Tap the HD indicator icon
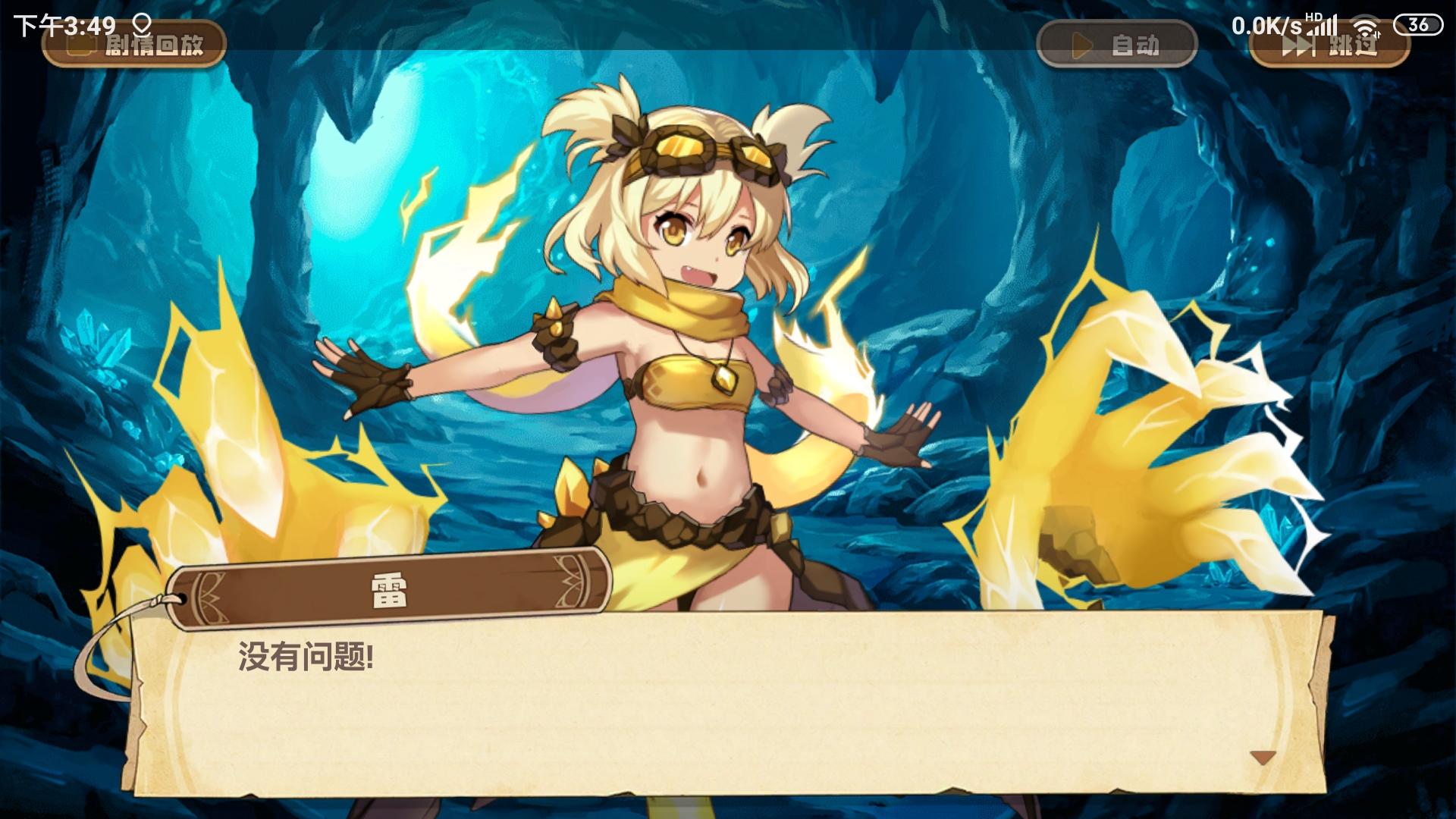 point(1314,18)
